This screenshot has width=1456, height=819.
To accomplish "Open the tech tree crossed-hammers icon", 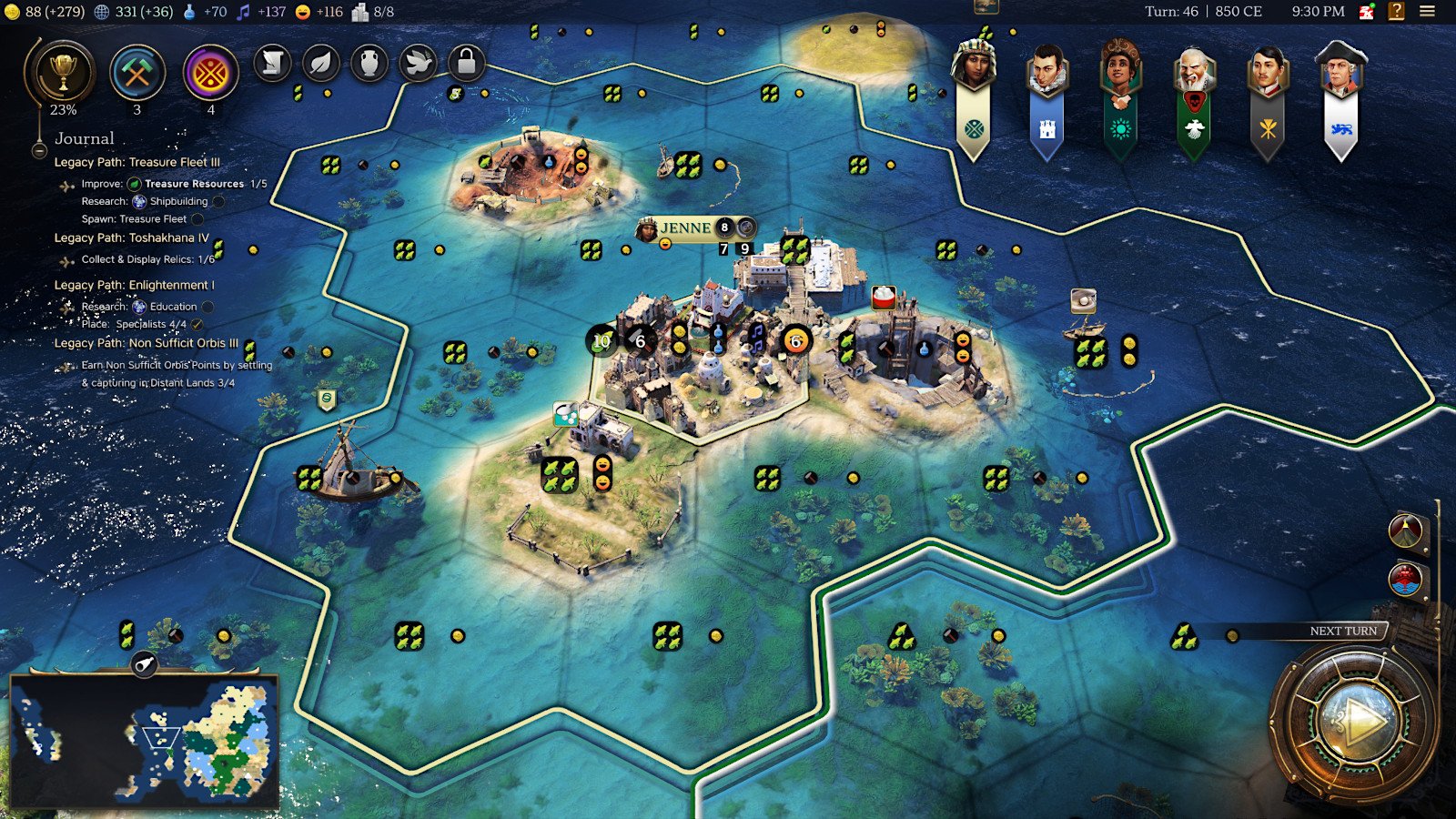I will pos(137,73).
